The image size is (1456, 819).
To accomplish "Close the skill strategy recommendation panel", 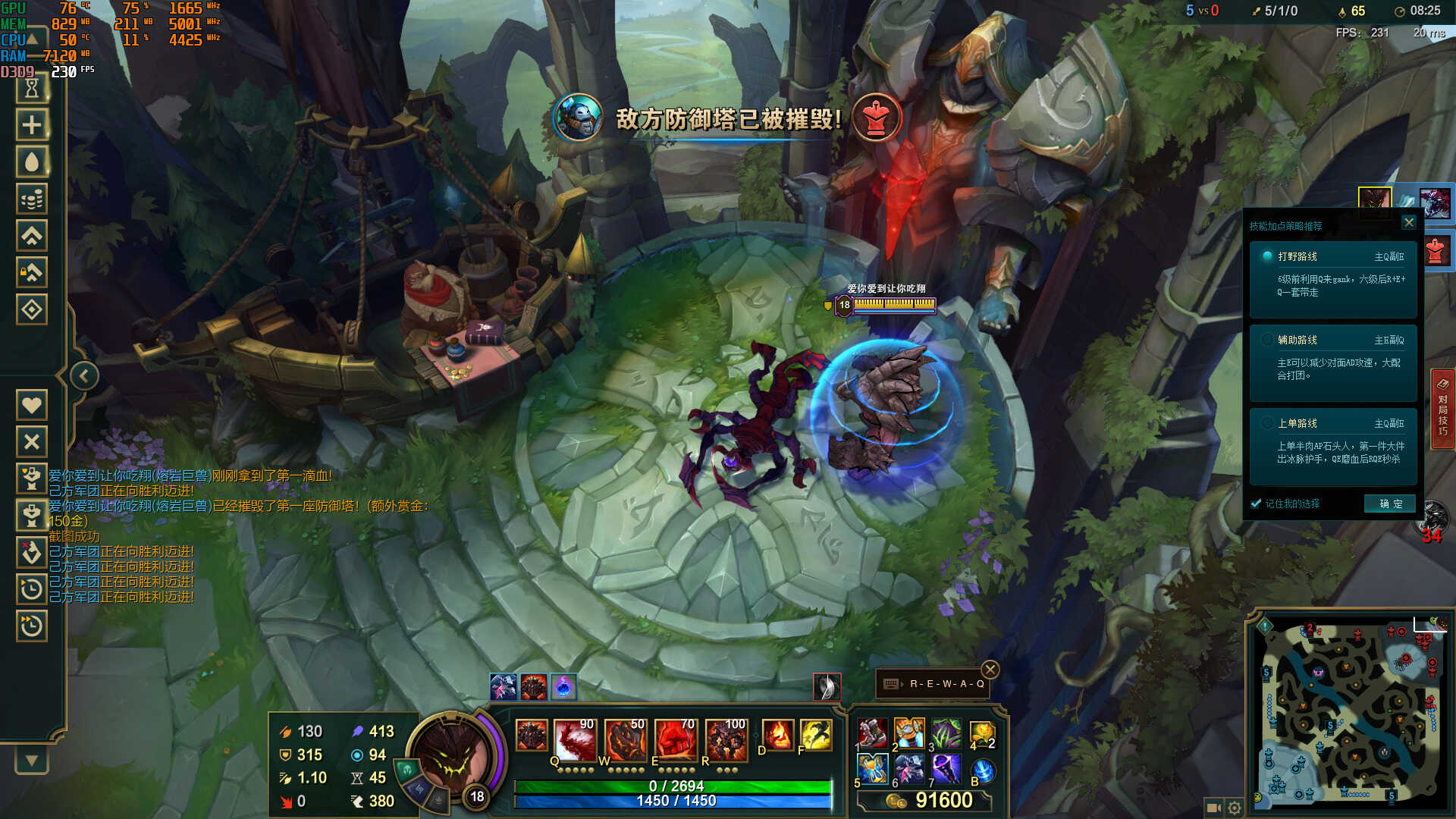I will [1409, 222].
